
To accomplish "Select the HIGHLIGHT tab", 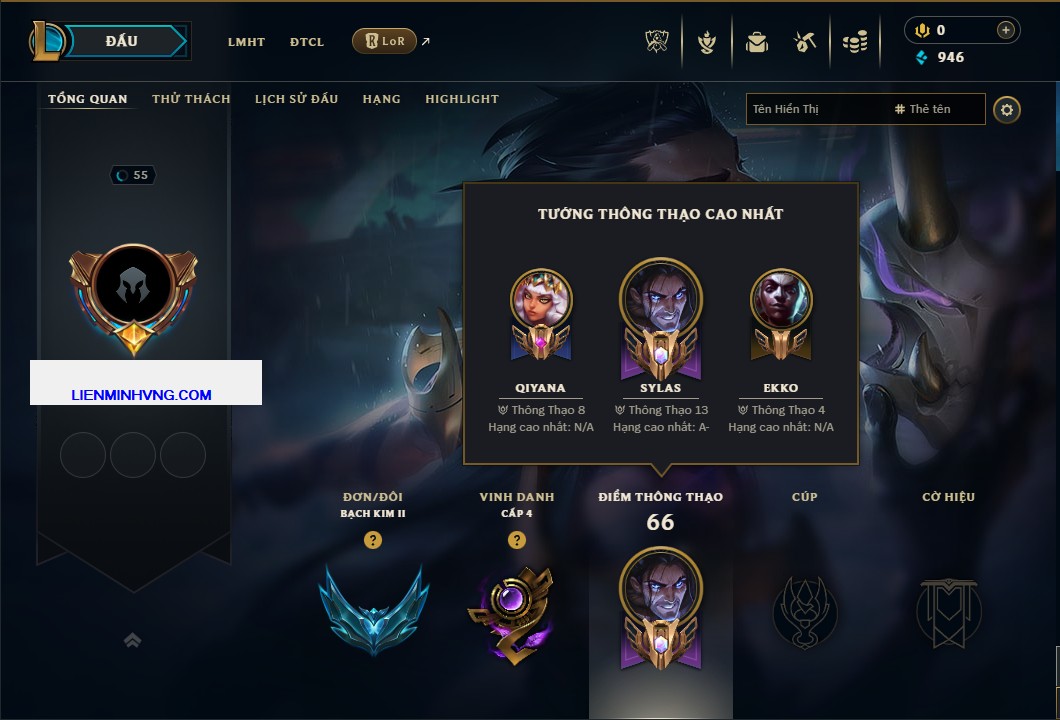I will 461,99.
